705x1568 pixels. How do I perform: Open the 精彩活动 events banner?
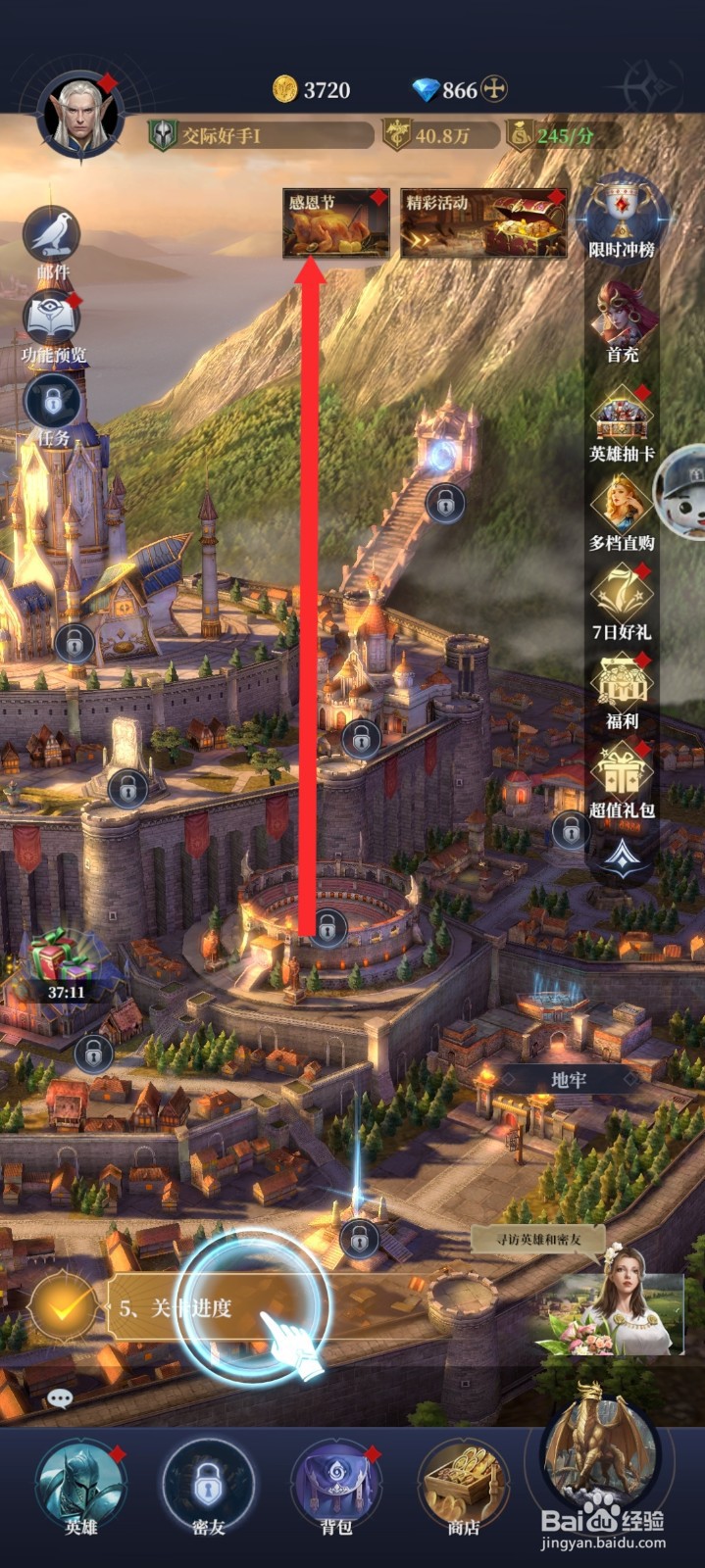click(x=483, y=223)
